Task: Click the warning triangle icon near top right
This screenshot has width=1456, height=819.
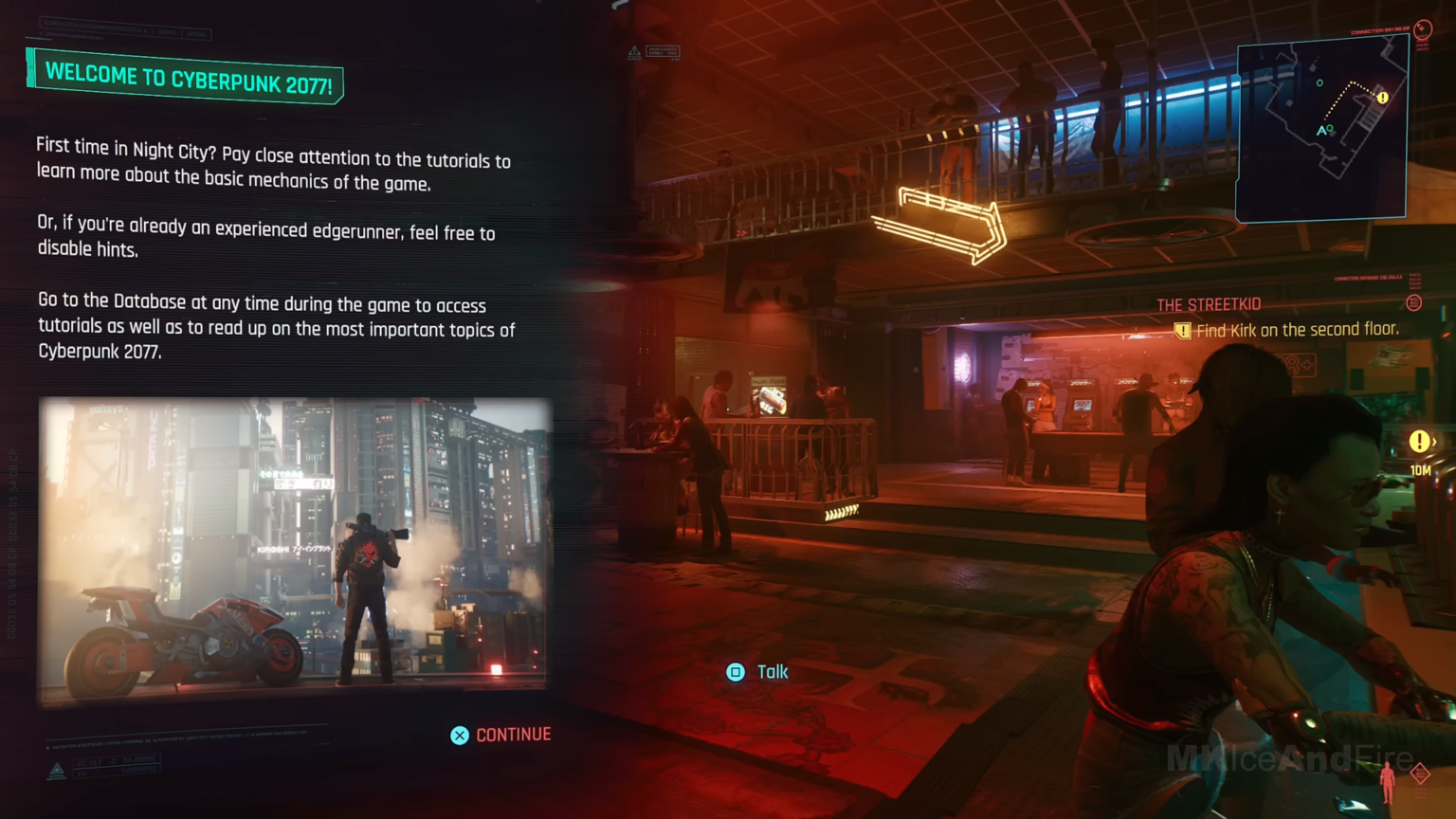Action: click(633, 52)
